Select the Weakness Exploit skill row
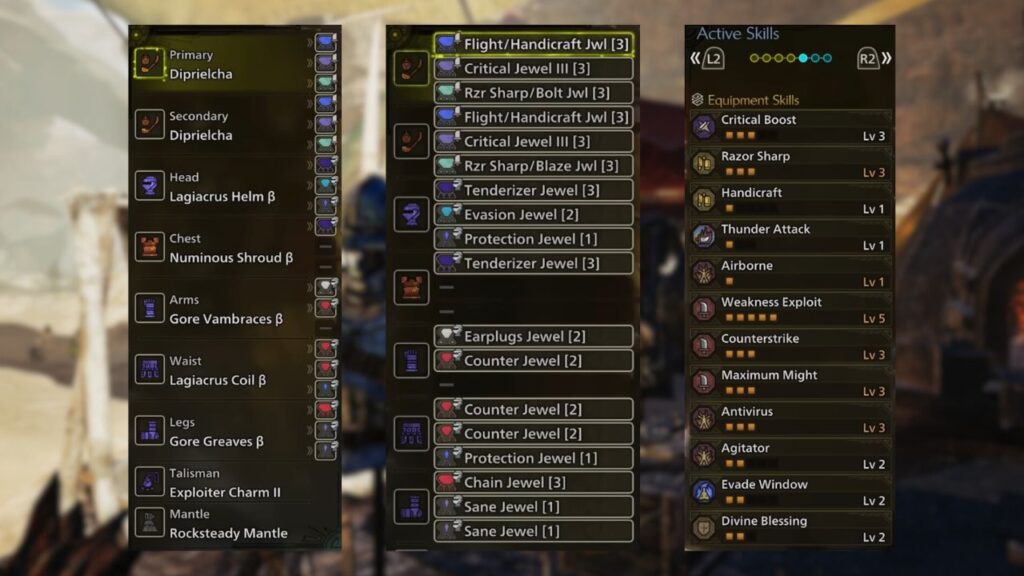The width and height of the screenshot is (1024, 576). click(789, 309)
